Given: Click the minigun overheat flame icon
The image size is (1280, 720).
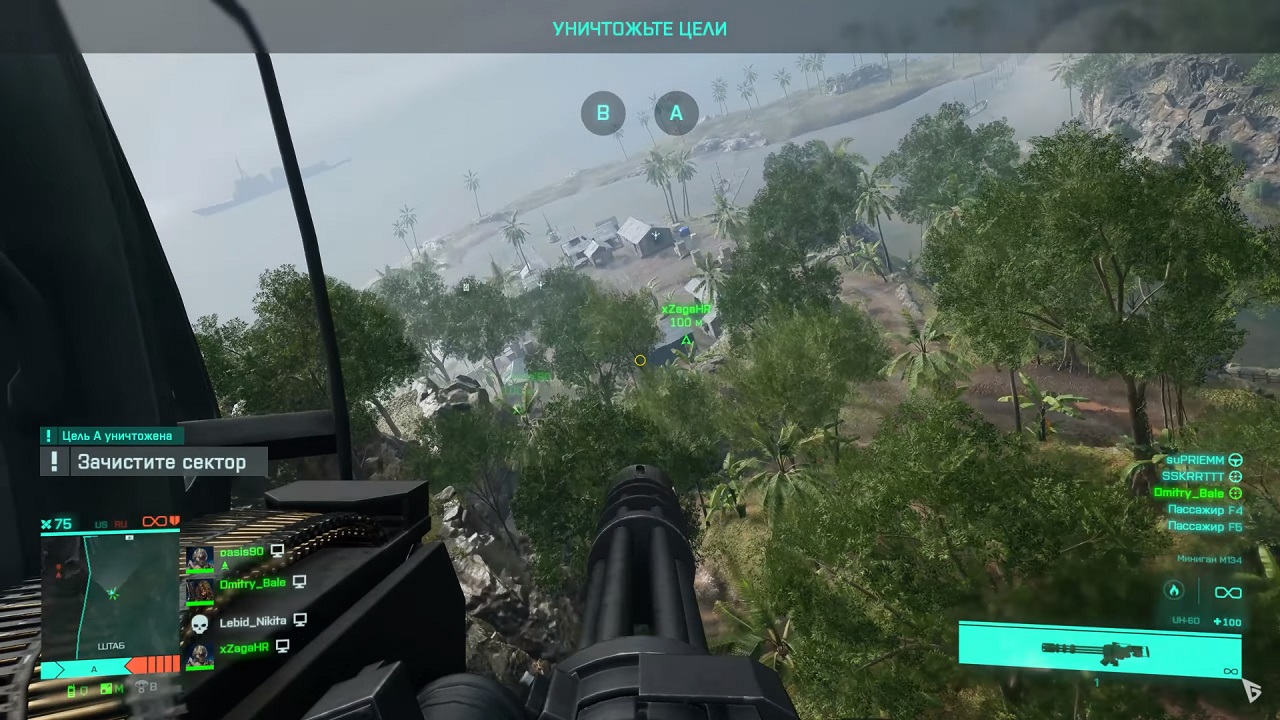Looking at the screenshot, I should click(1173, 592).
